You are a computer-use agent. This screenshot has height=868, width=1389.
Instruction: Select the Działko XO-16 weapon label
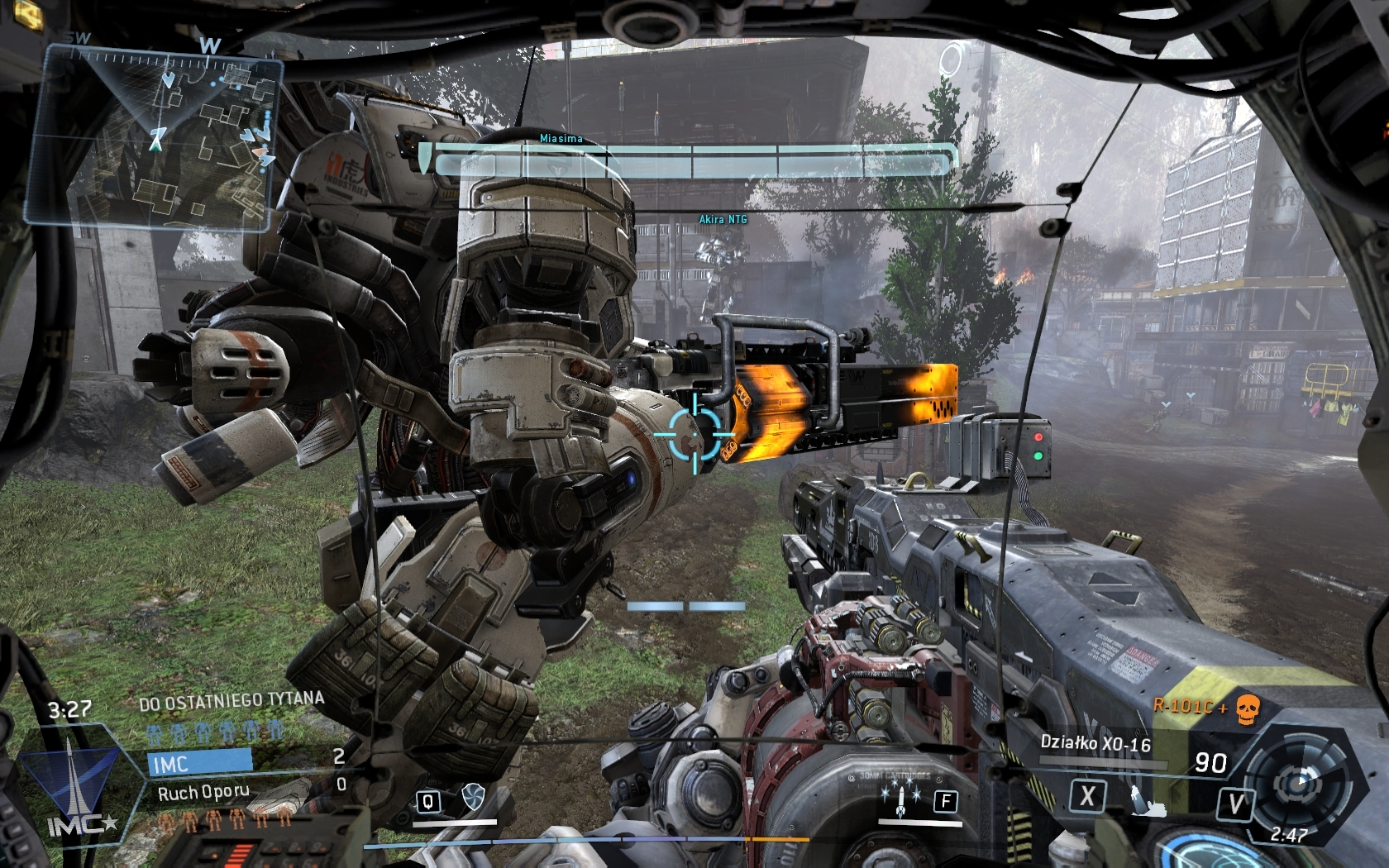coord(1095,743)
